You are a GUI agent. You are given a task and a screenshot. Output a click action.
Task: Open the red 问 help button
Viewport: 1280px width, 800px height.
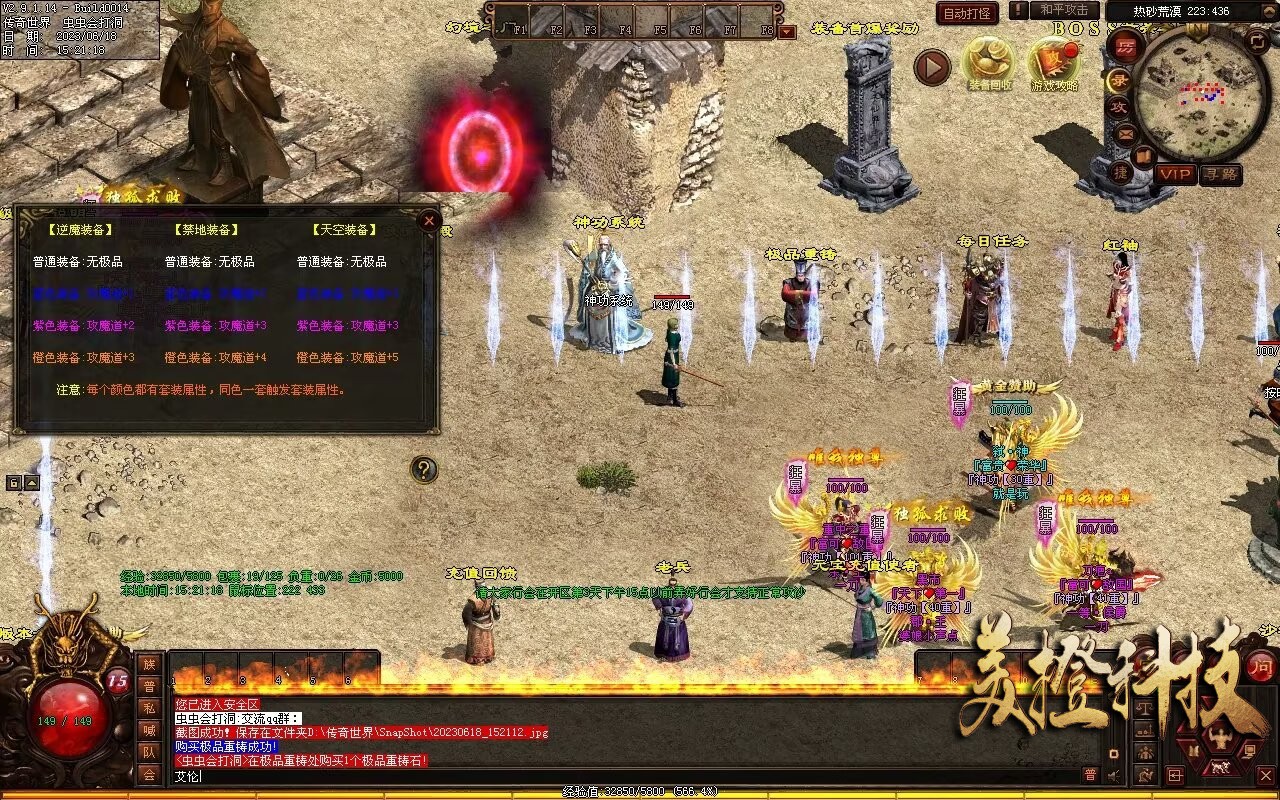1261,665
